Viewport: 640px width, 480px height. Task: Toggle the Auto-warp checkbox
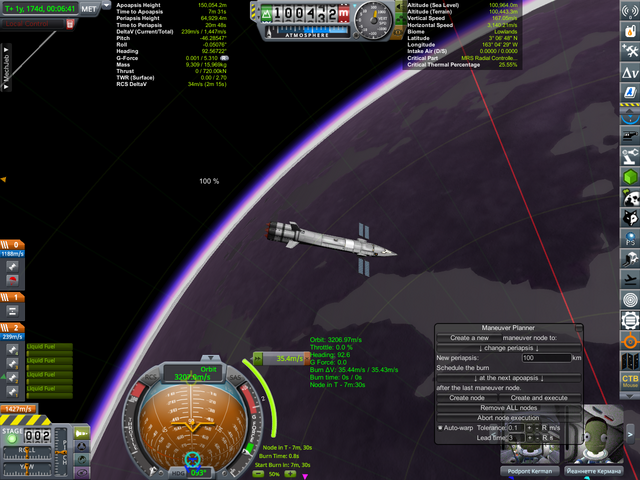click(x=440, y=428)
